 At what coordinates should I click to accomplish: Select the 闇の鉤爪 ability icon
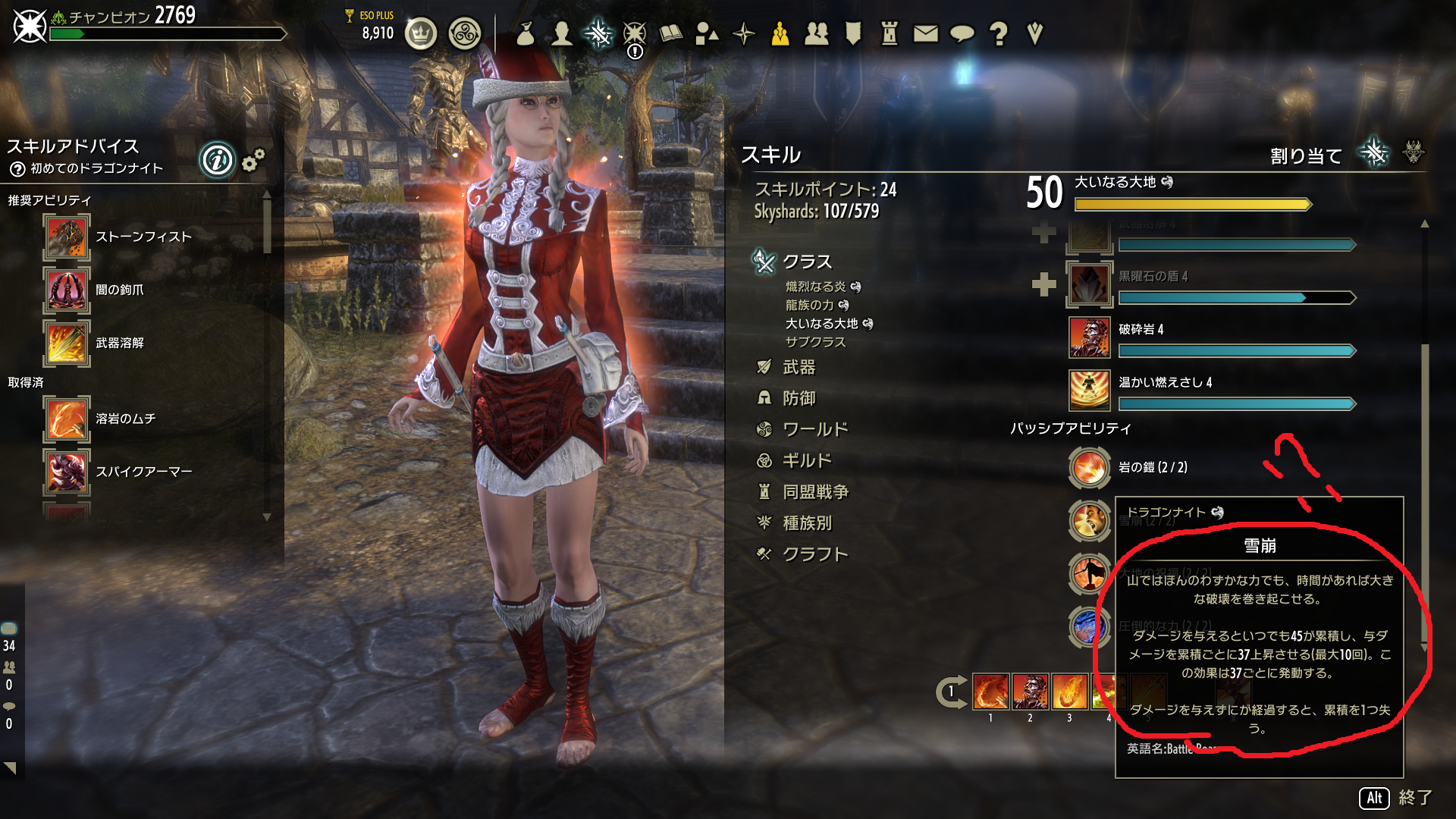point(67,290)
